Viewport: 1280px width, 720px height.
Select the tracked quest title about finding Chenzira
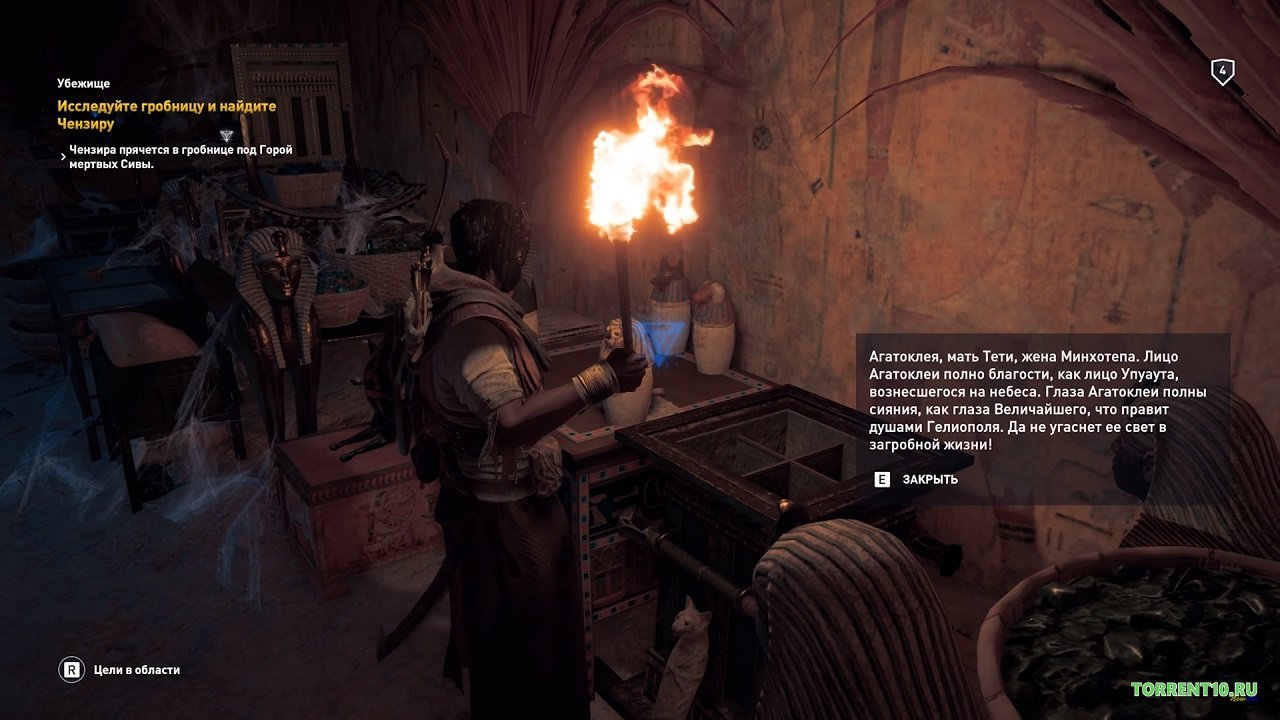[x=167, y=114]
